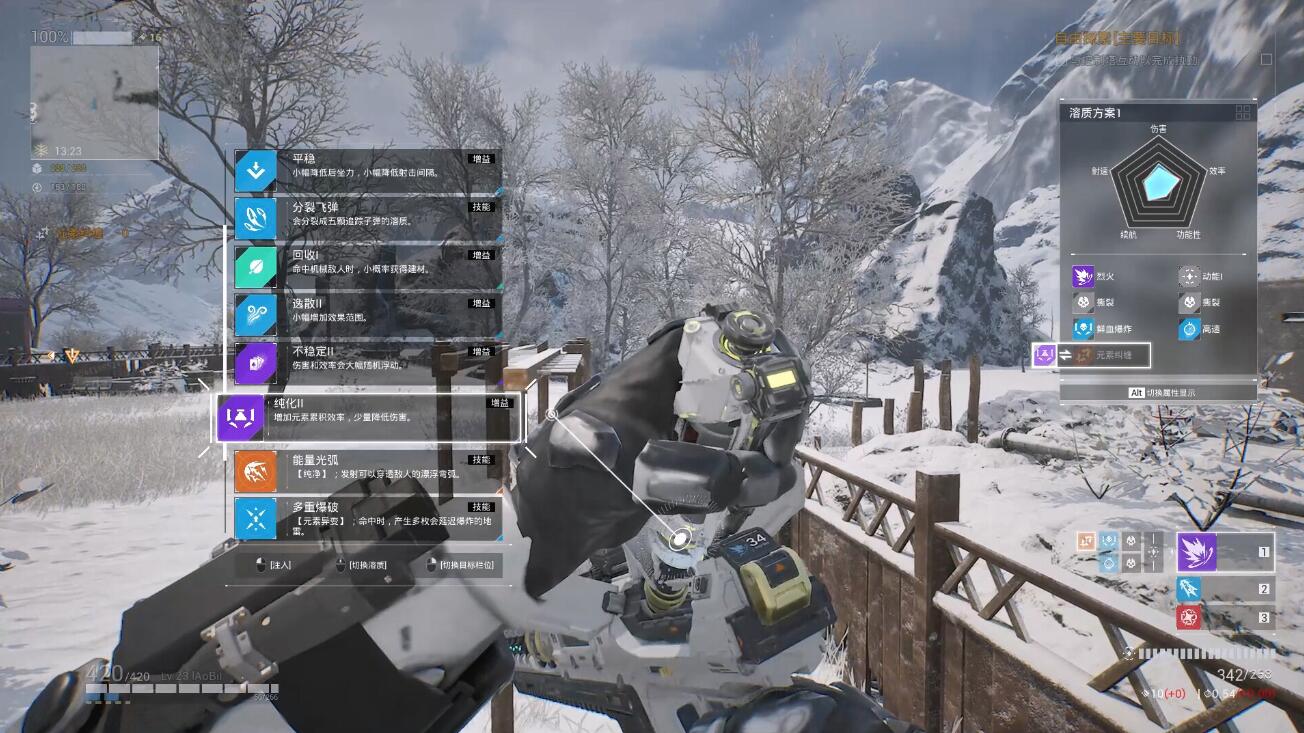Select the 高速 slot icon

(1189, 328)
